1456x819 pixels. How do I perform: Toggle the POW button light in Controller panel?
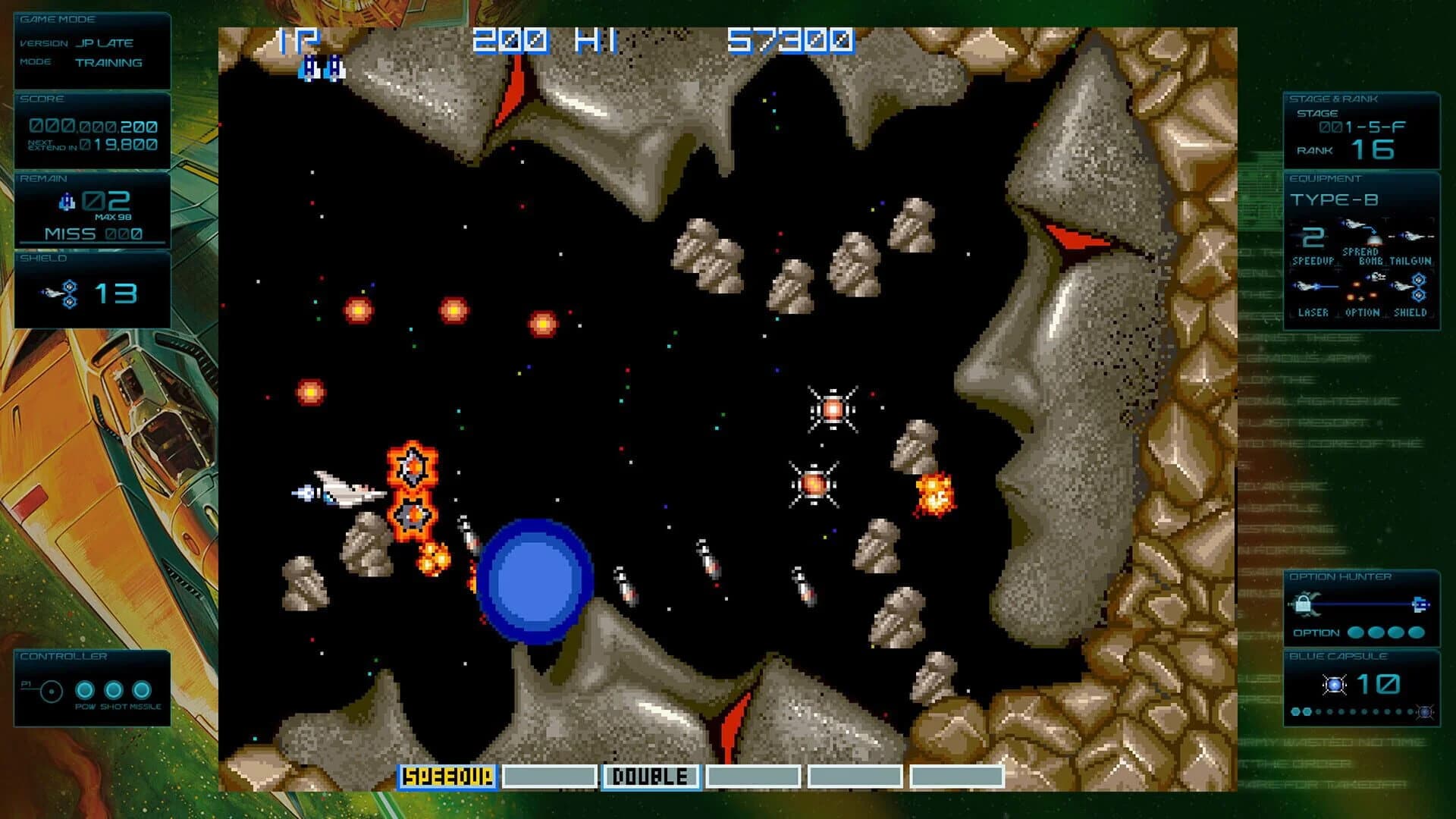pyautogui.click(x=83, y=690)
